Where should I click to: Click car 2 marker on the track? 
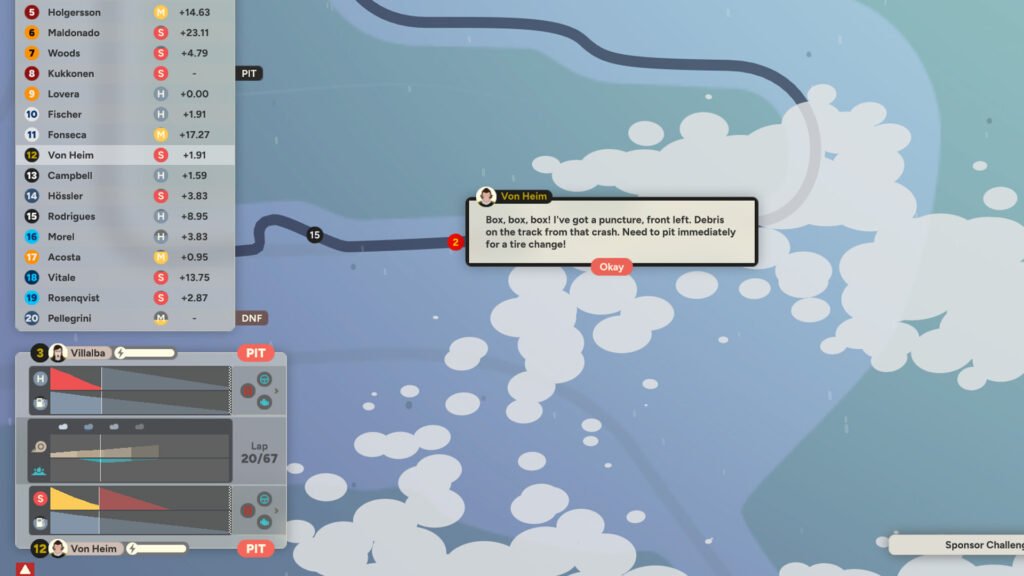(456, 242)
